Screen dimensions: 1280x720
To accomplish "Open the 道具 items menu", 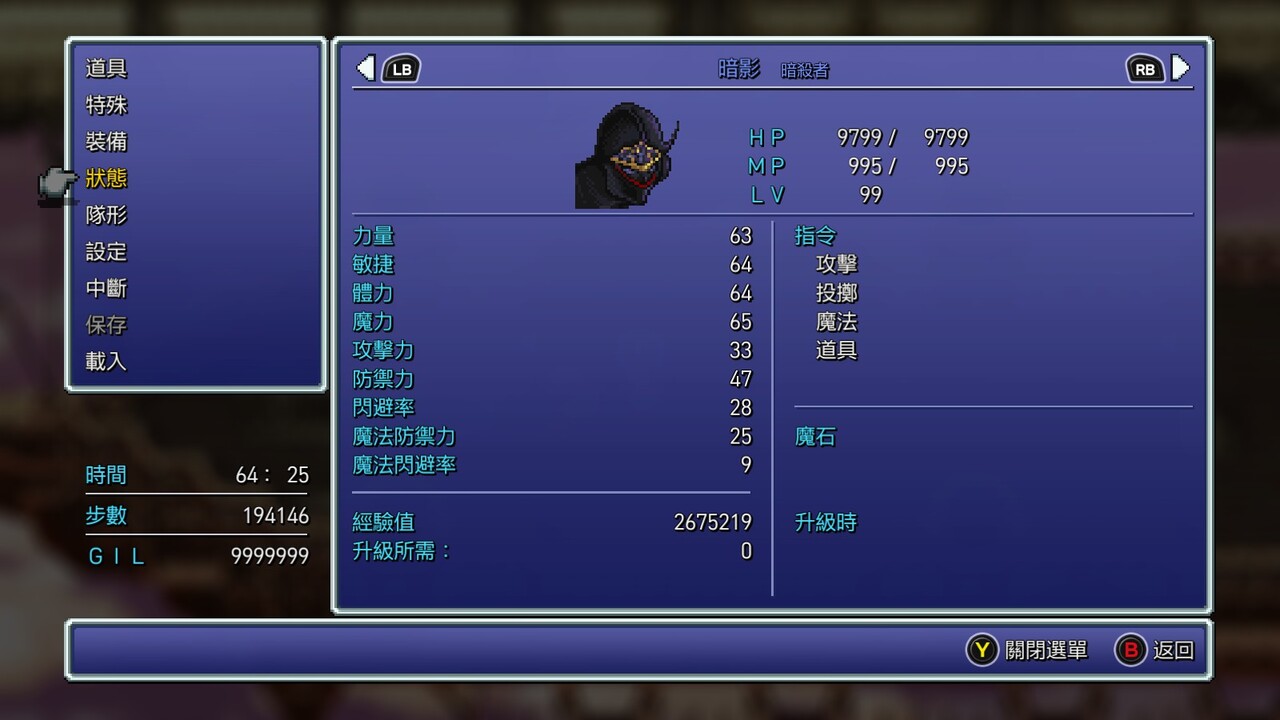I will click(x=106, y=69).
